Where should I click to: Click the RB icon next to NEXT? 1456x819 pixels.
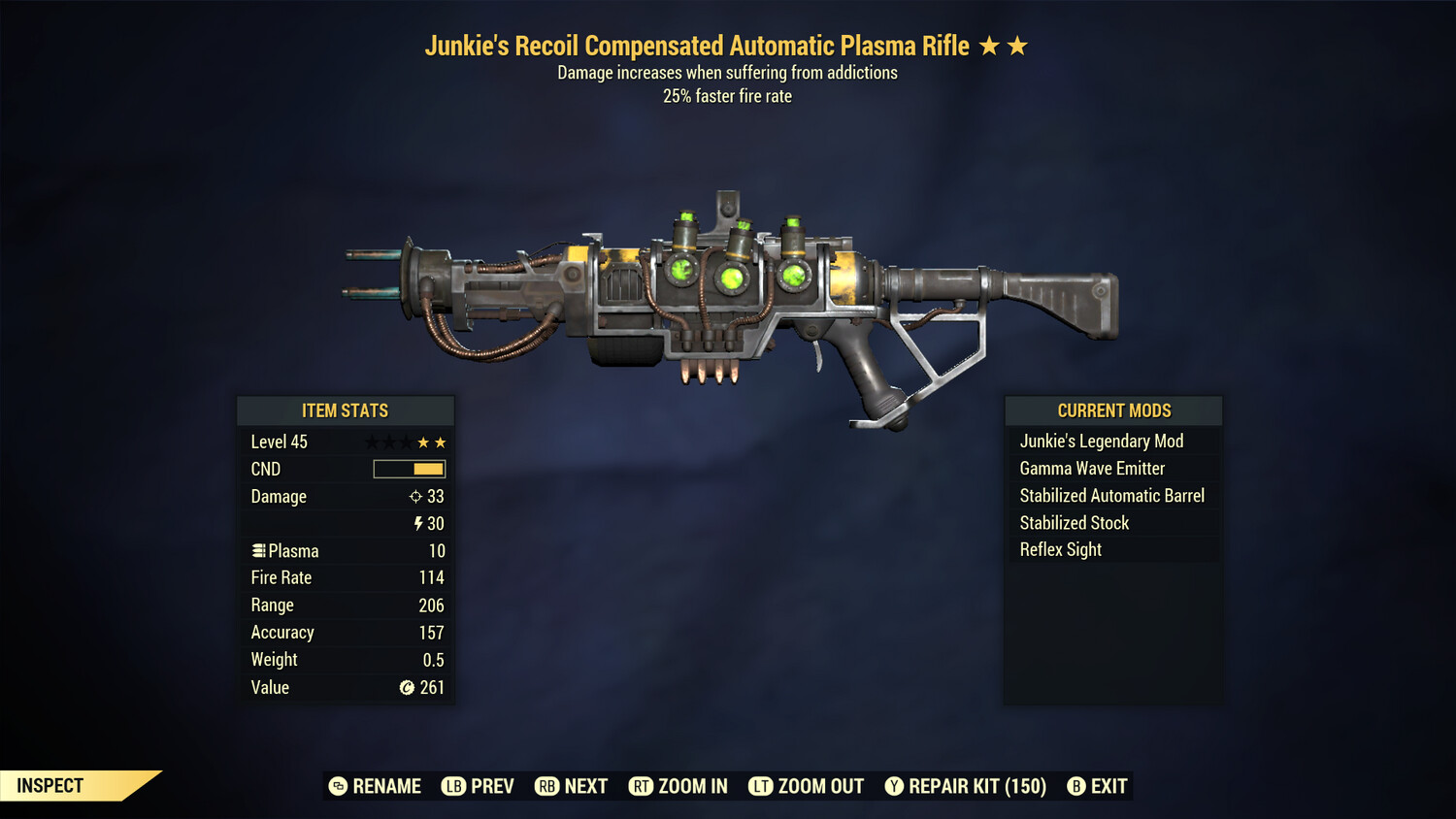pyautogui.click(x=546, y=786)
